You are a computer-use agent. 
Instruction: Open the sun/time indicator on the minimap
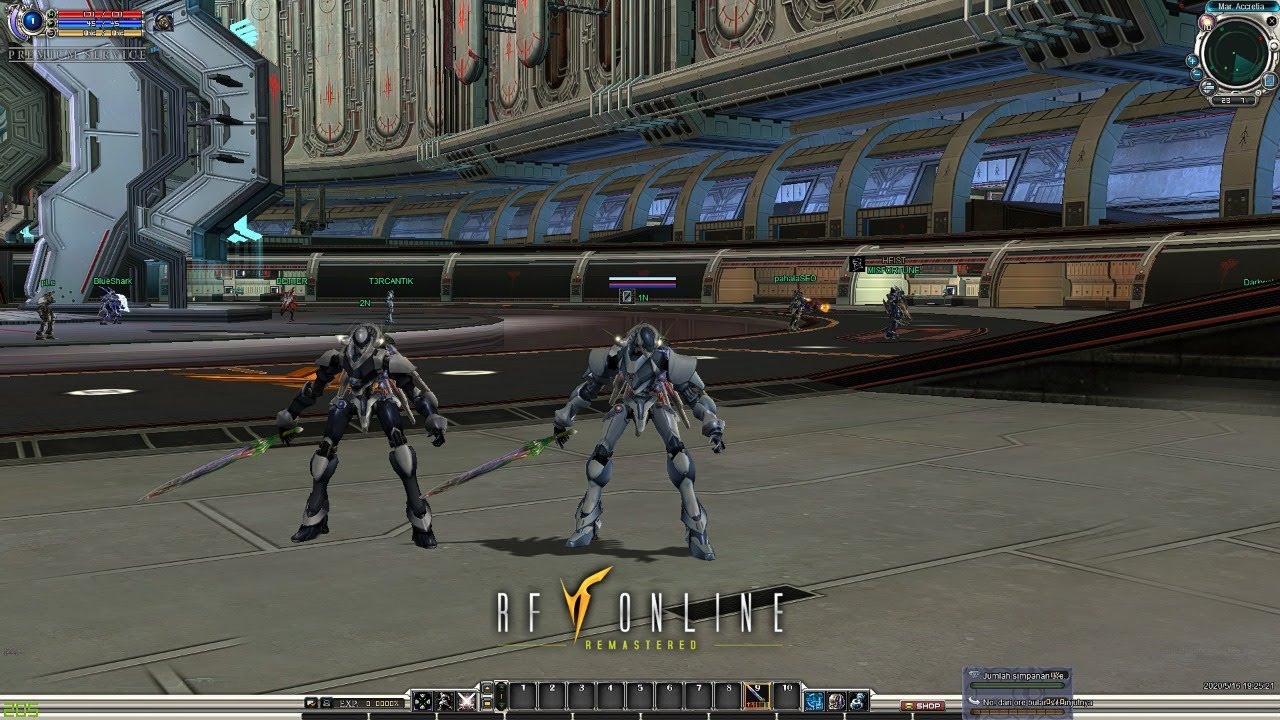(x=1207, y=22)
